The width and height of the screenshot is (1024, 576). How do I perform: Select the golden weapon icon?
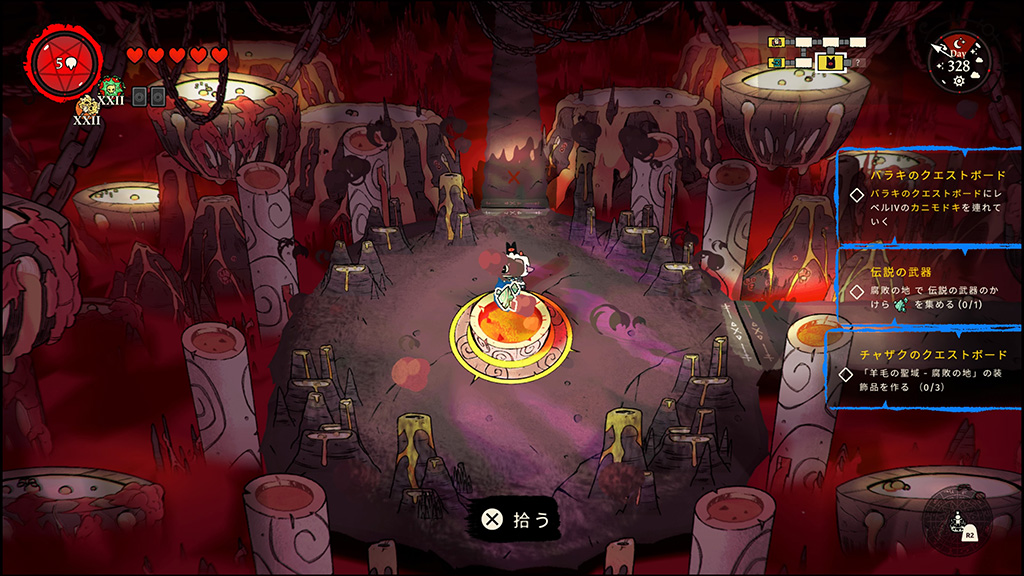click(x=87, y=105)
